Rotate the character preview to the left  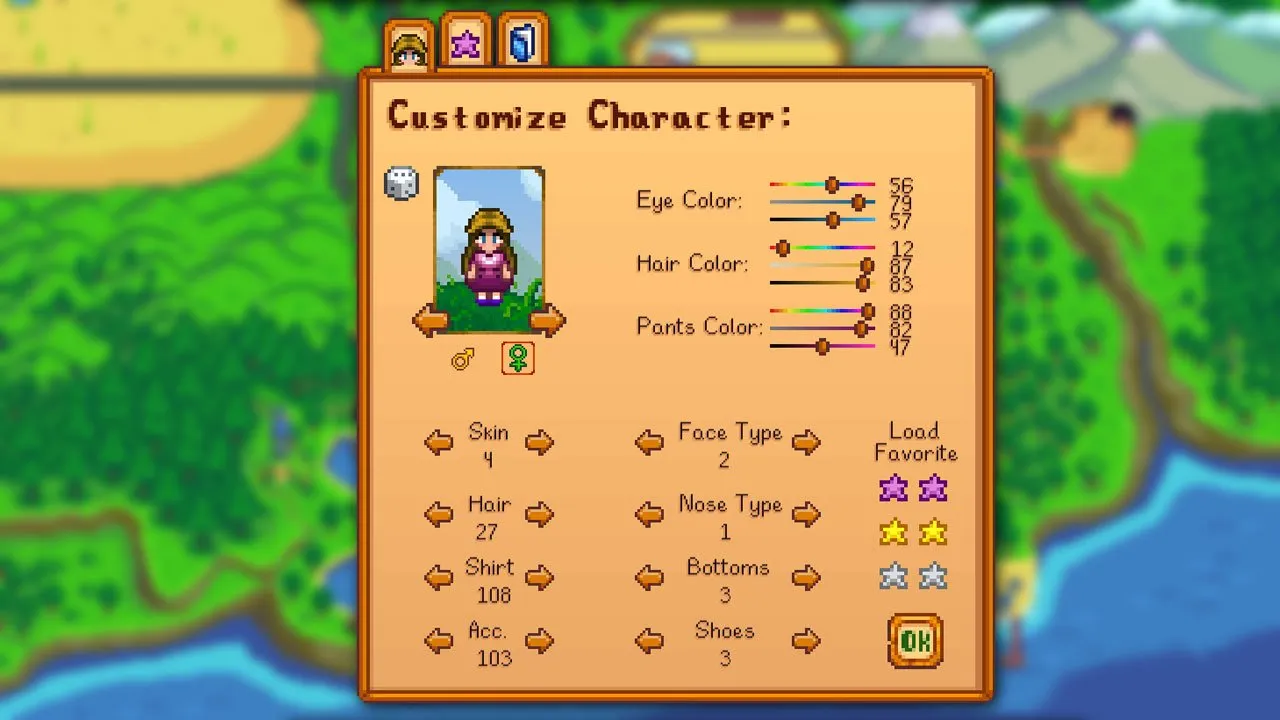pos(430,321)
